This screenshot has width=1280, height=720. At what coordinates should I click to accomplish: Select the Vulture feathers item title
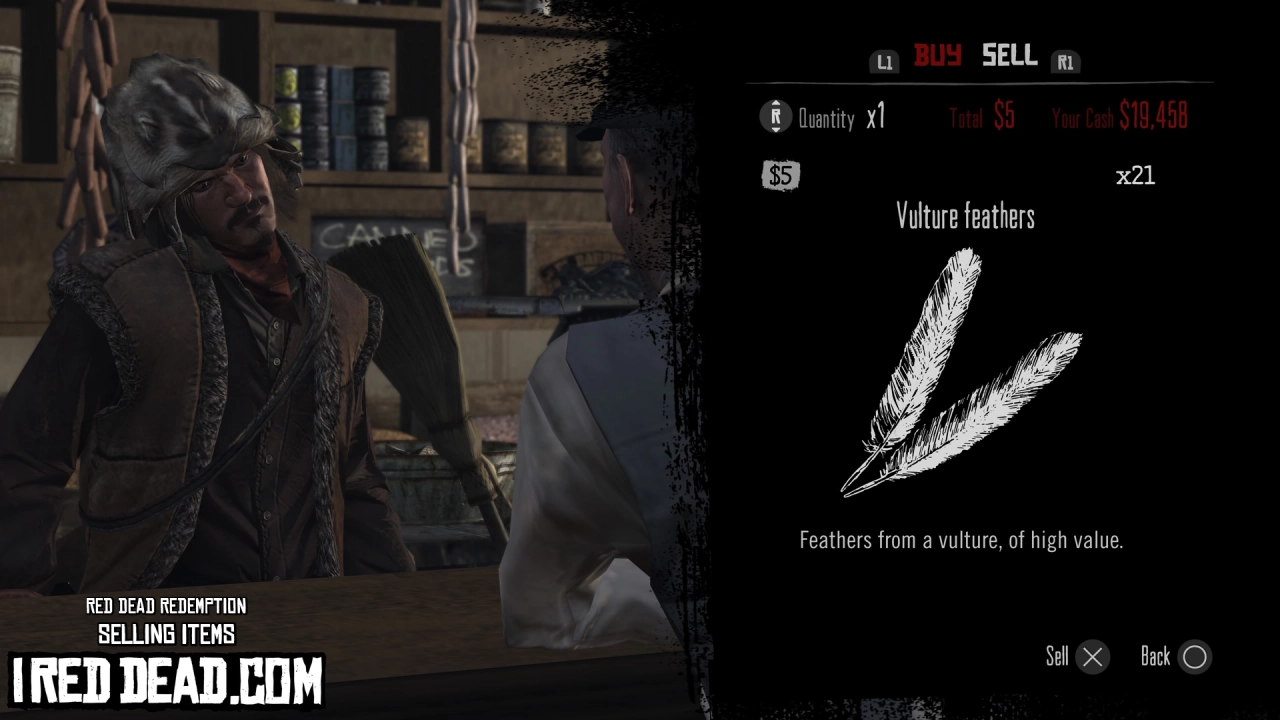point(965,216)
